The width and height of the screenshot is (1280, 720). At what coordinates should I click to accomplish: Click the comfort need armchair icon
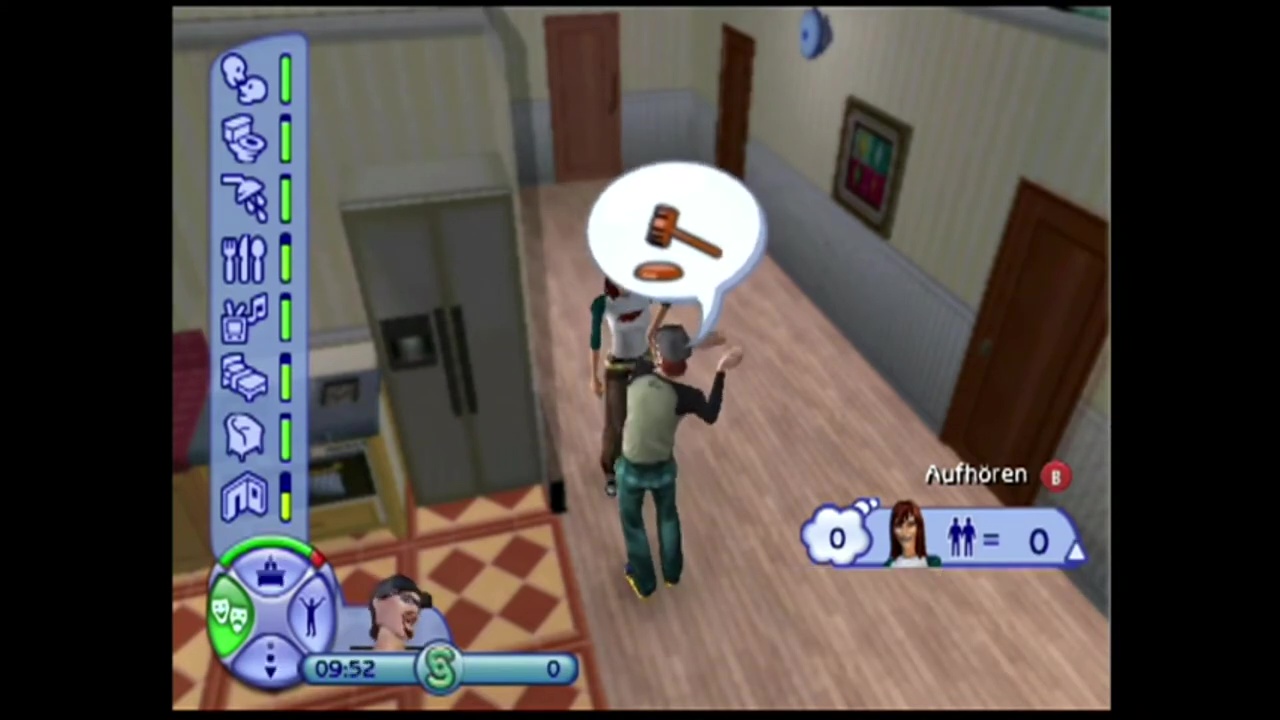coord(243,437)
